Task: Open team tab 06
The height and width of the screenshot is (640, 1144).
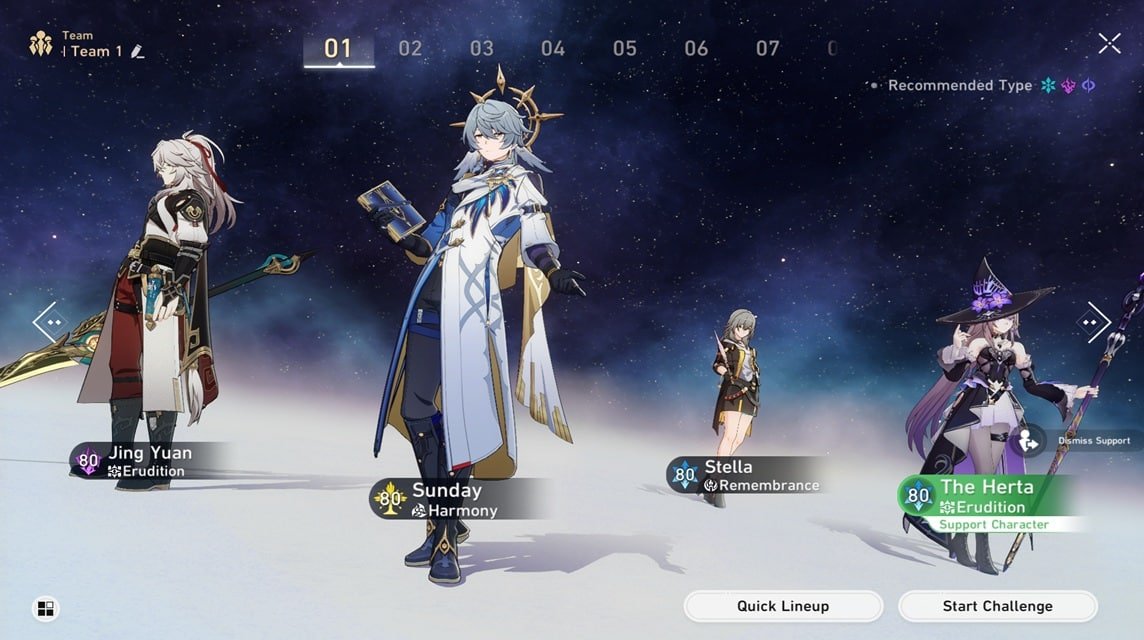Action: [696, 48]
